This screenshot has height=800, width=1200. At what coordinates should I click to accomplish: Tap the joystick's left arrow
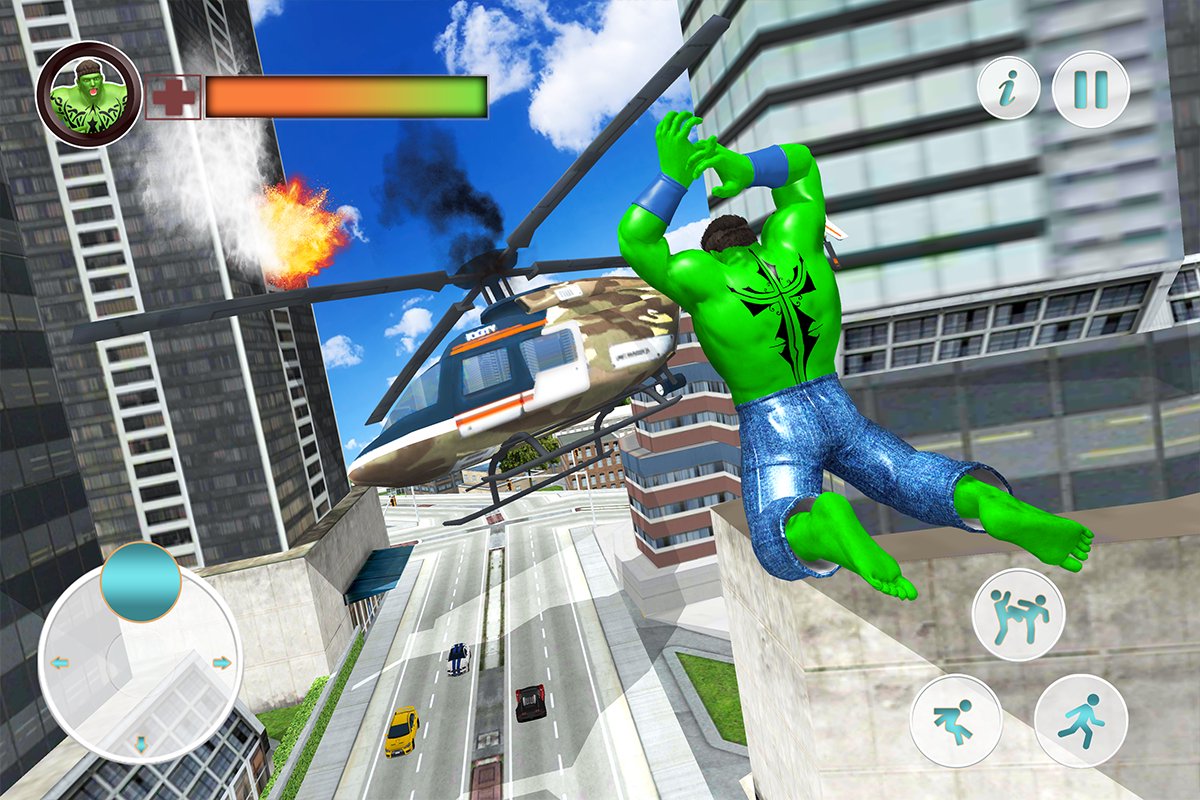tap(60, 662)
